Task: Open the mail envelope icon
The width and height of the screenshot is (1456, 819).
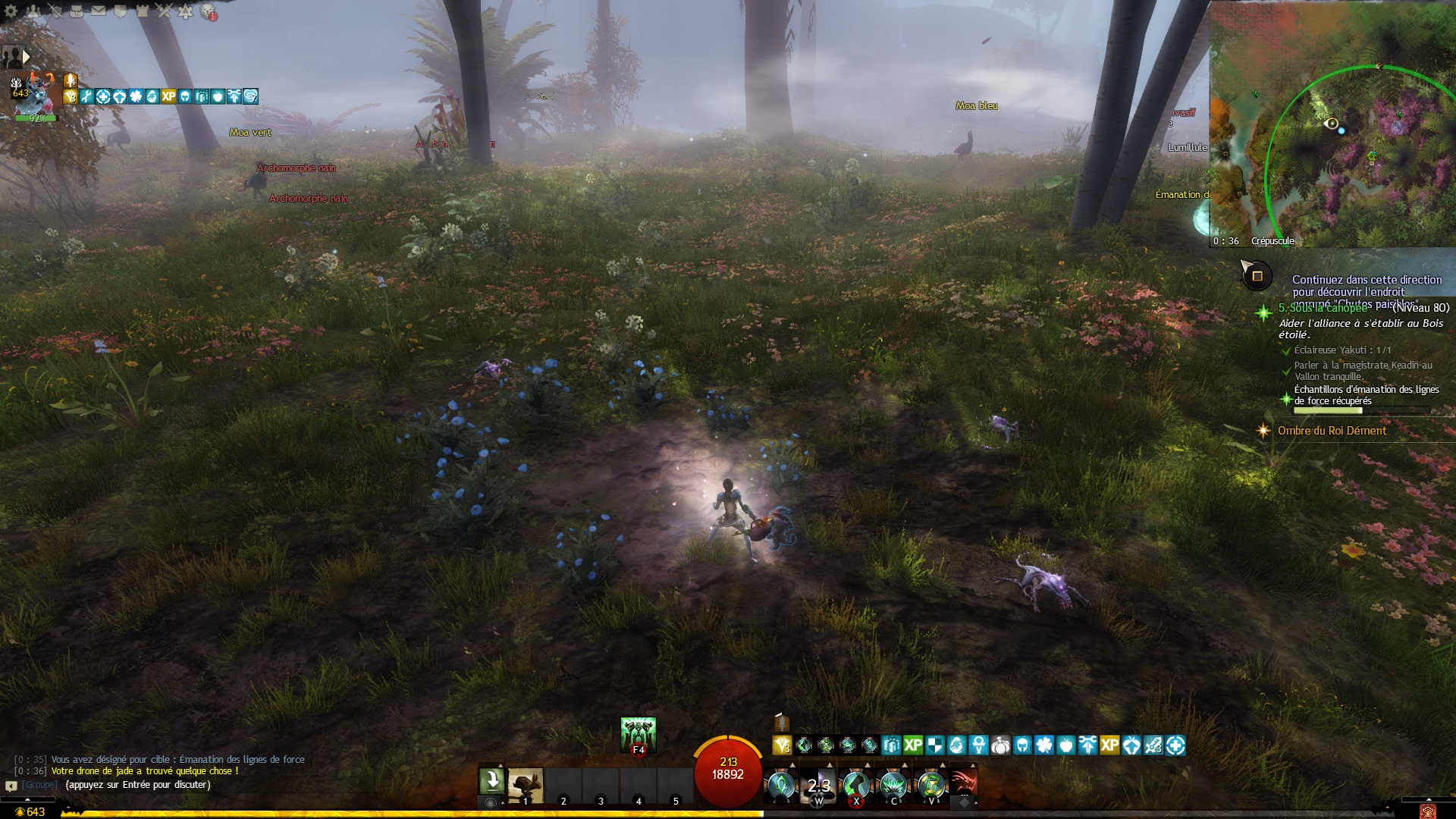Action: (x=99, y=11)
